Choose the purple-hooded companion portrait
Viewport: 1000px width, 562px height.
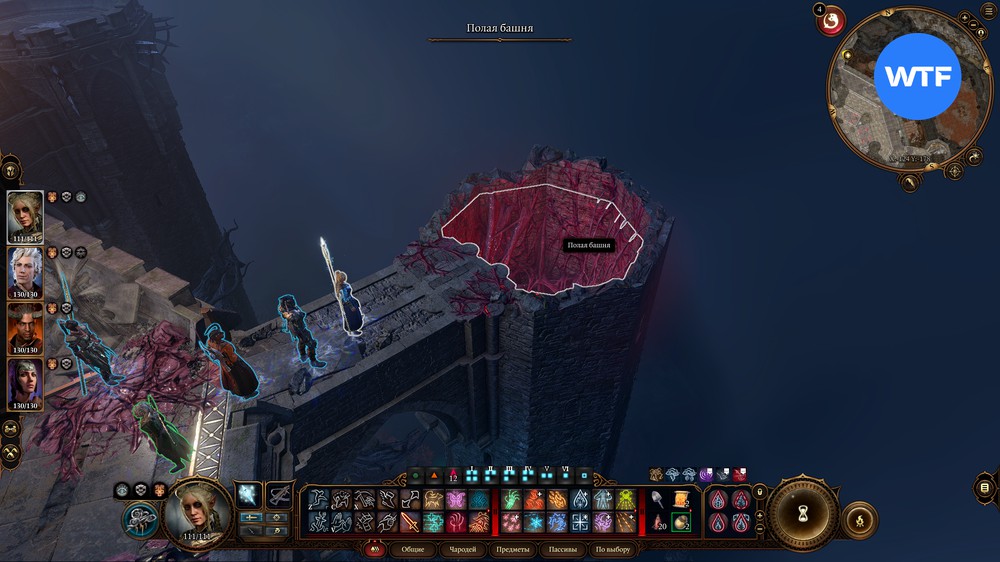click(26, 383)
